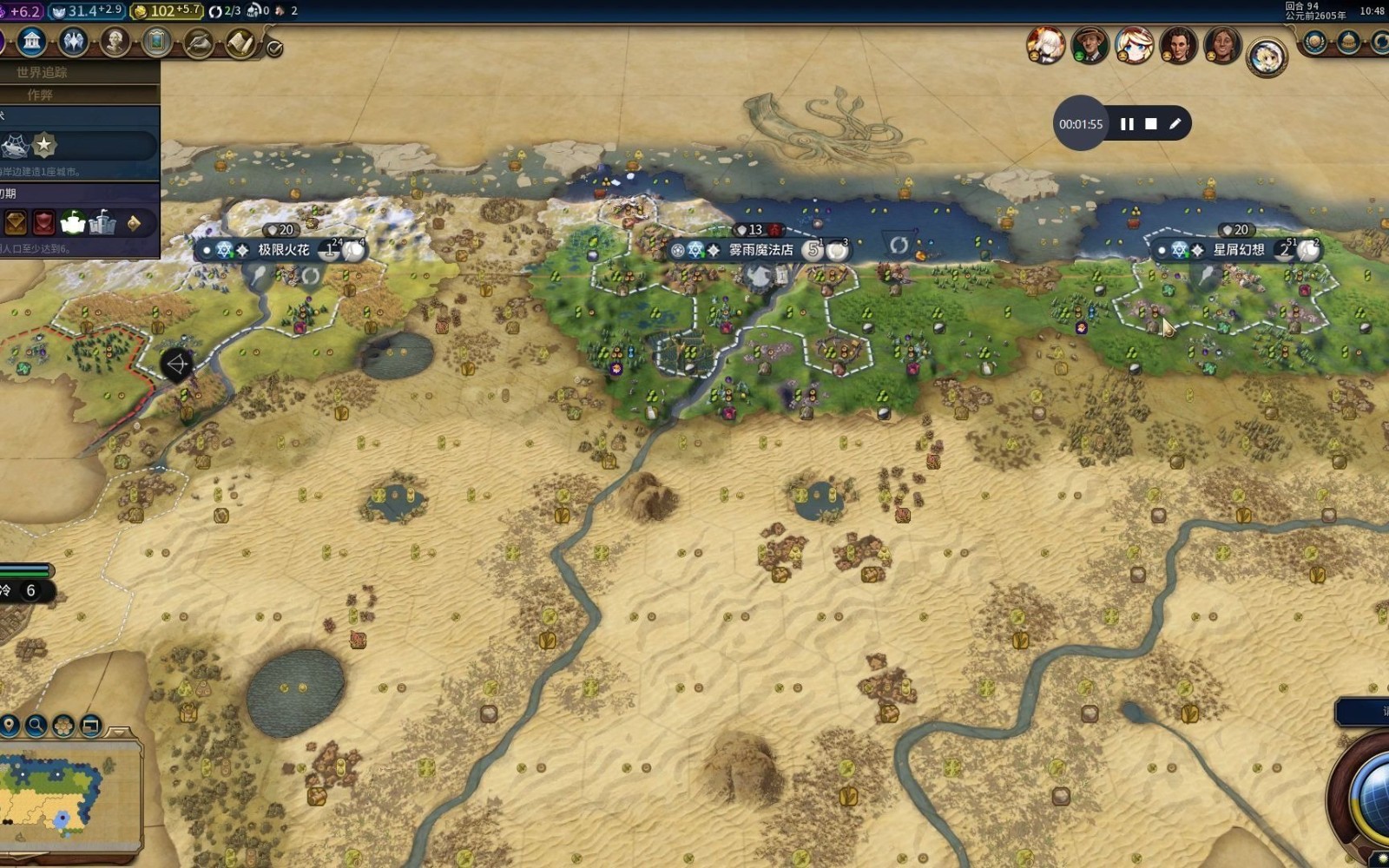Open the Great People portrait button
Image resolution: width=1389 pixels, height=868 pixels.
pyautogui.click(x=115, y=41)
